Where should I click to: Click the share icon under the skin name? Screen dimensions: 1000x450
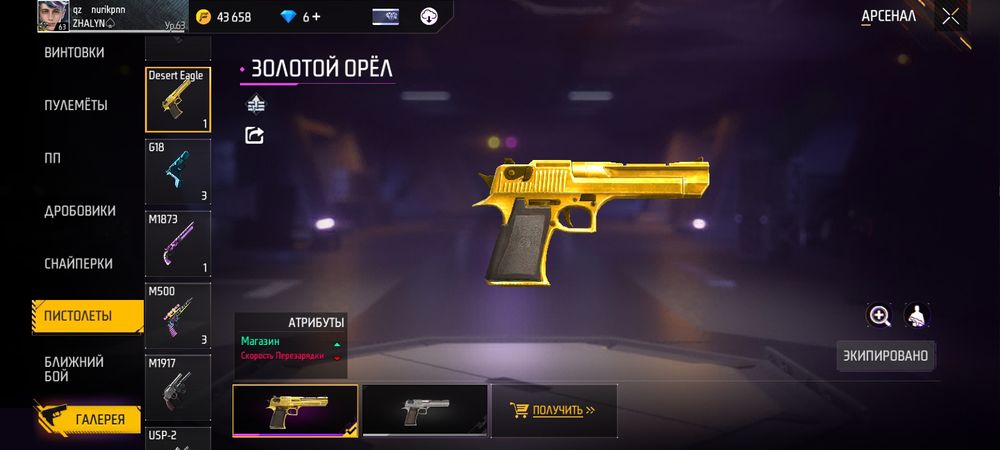pyautogui.click(x=254, y=135)
